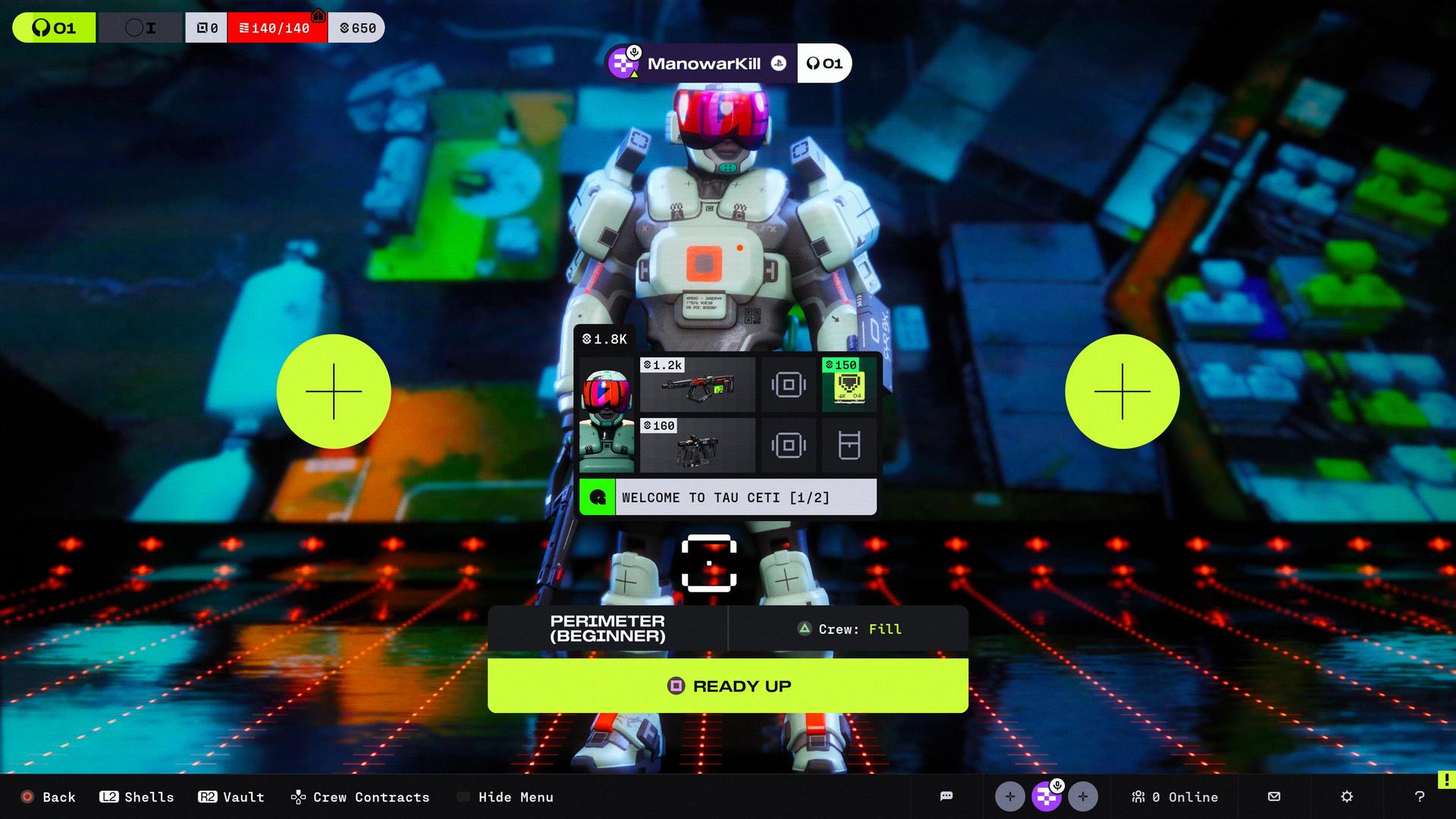This screenshot has width=1456, height=819.
Task: Open the Vault menu
Action: (x=232, y=797)
